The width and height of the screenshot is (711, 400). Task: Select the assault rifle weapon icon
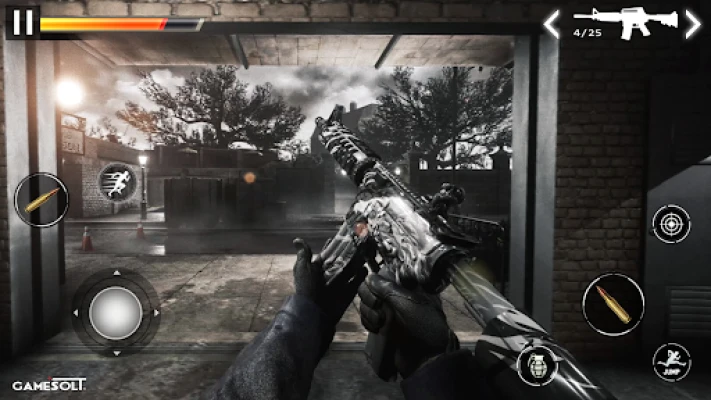click(x=625, y=22)
